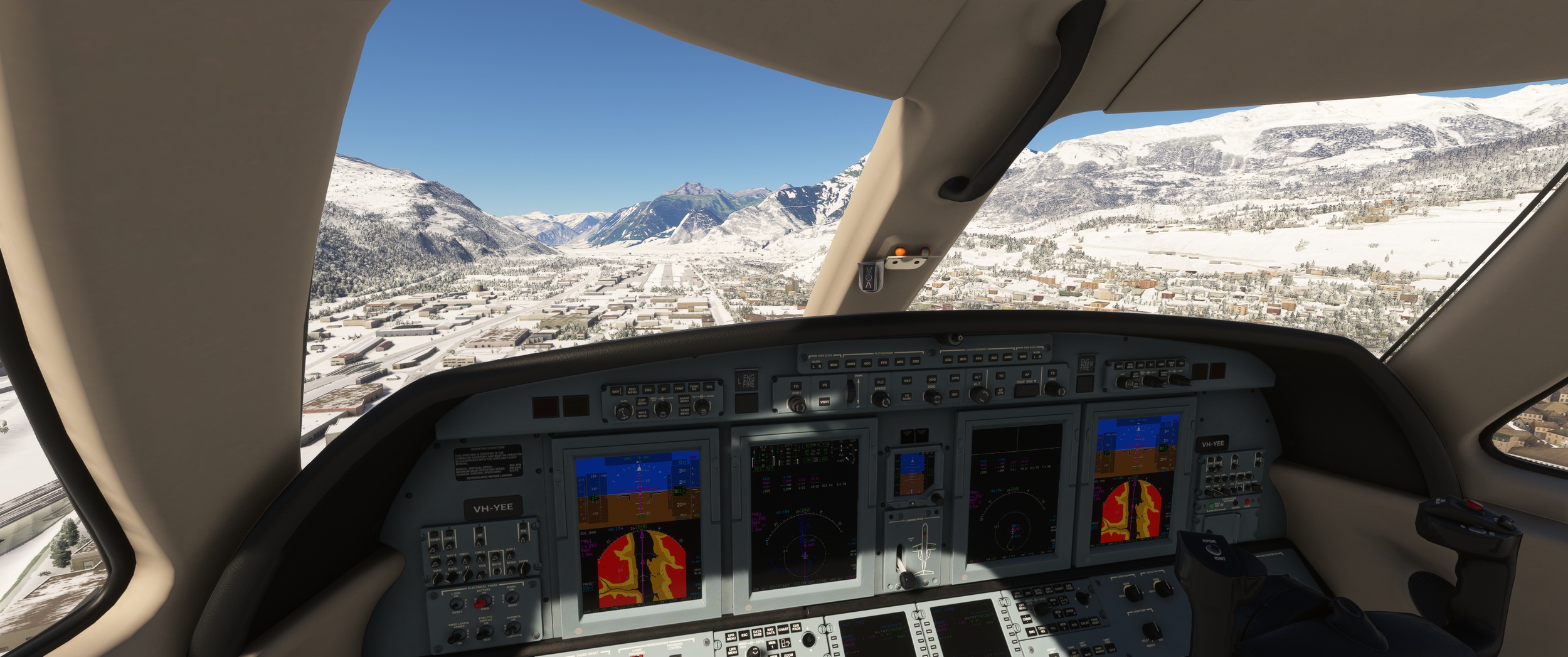Arm the APPR approach mode button

(955, 378)
